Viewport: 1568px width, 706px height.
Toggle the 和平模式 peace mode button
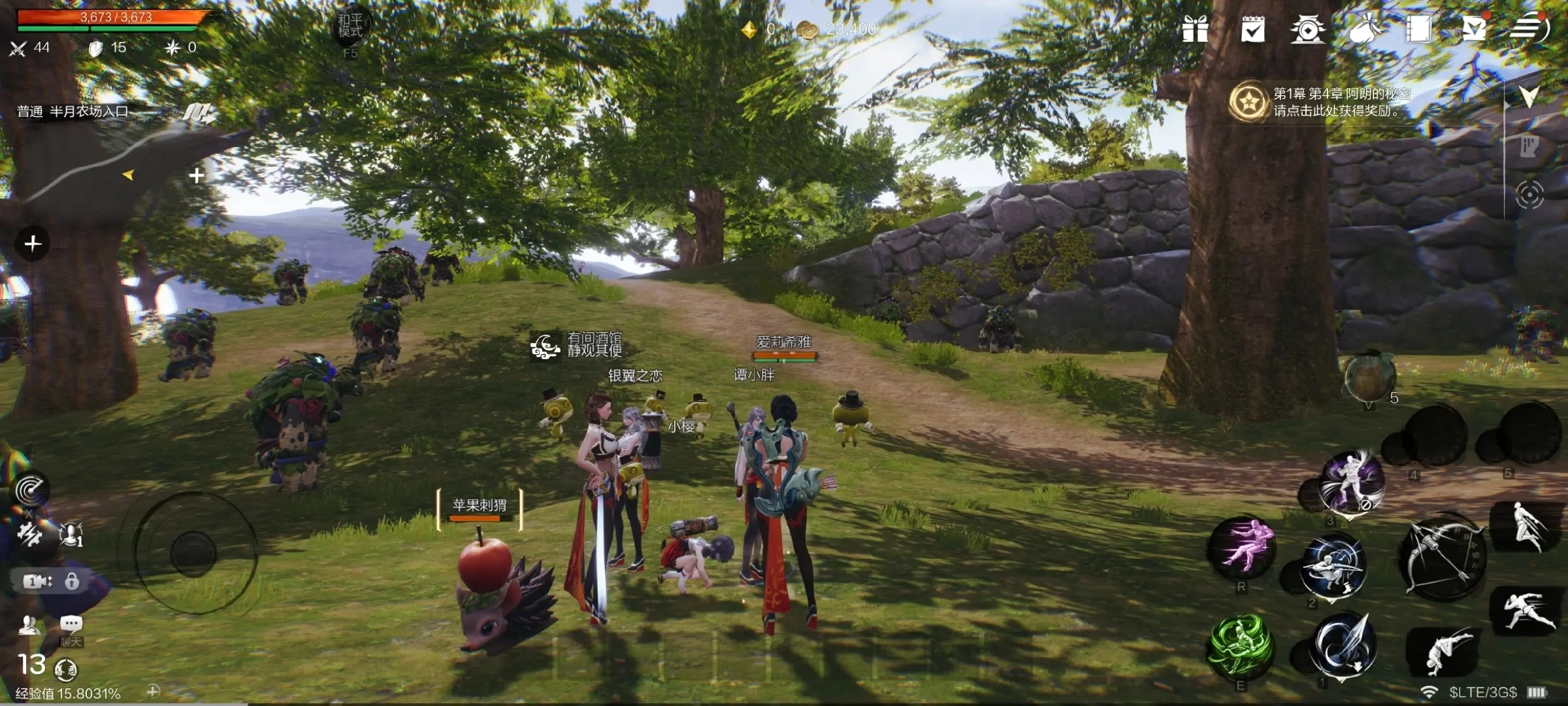pyautogui.click(x=350, y=27)
